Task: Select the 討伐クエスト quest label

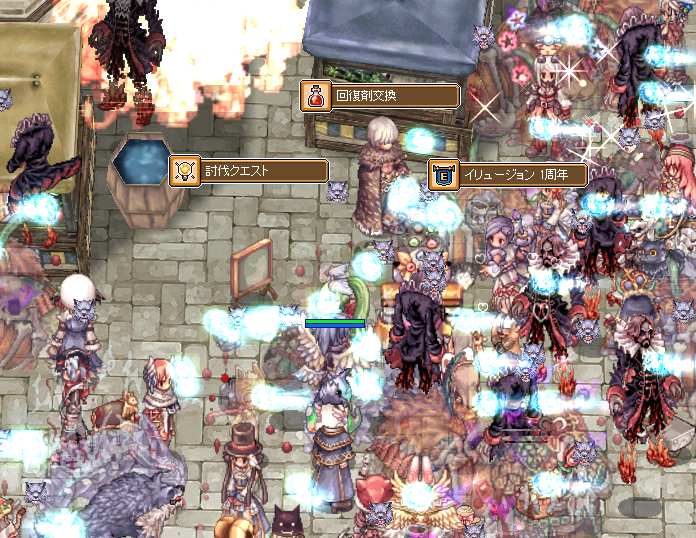Action: coord(250,170)
